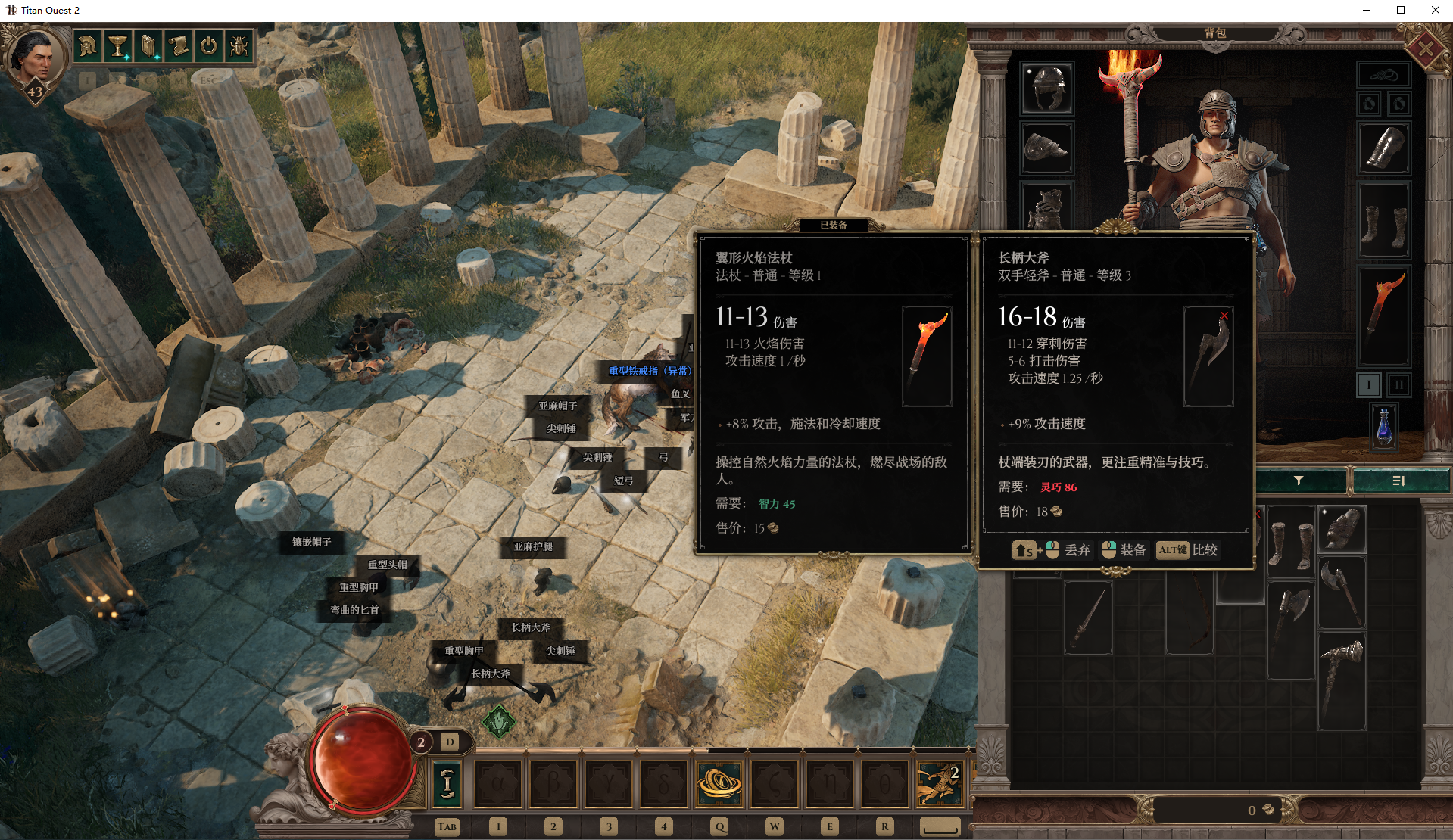Open the golden chalice menu icon
This screenshot has width=1453, height=840.
[118, 46]
